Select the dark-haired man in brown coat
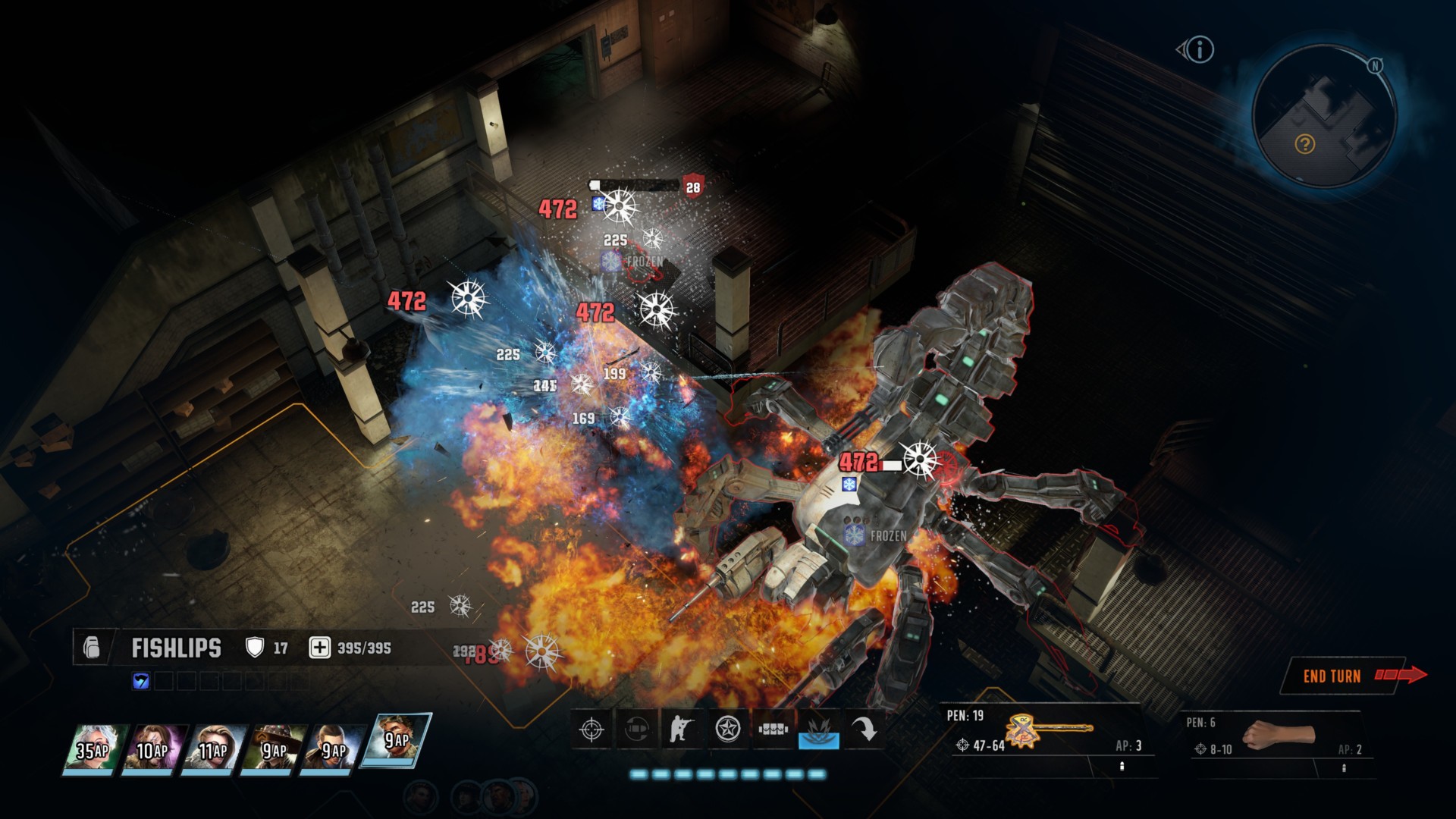The image size is (1456, 819). tap(334, 749)
